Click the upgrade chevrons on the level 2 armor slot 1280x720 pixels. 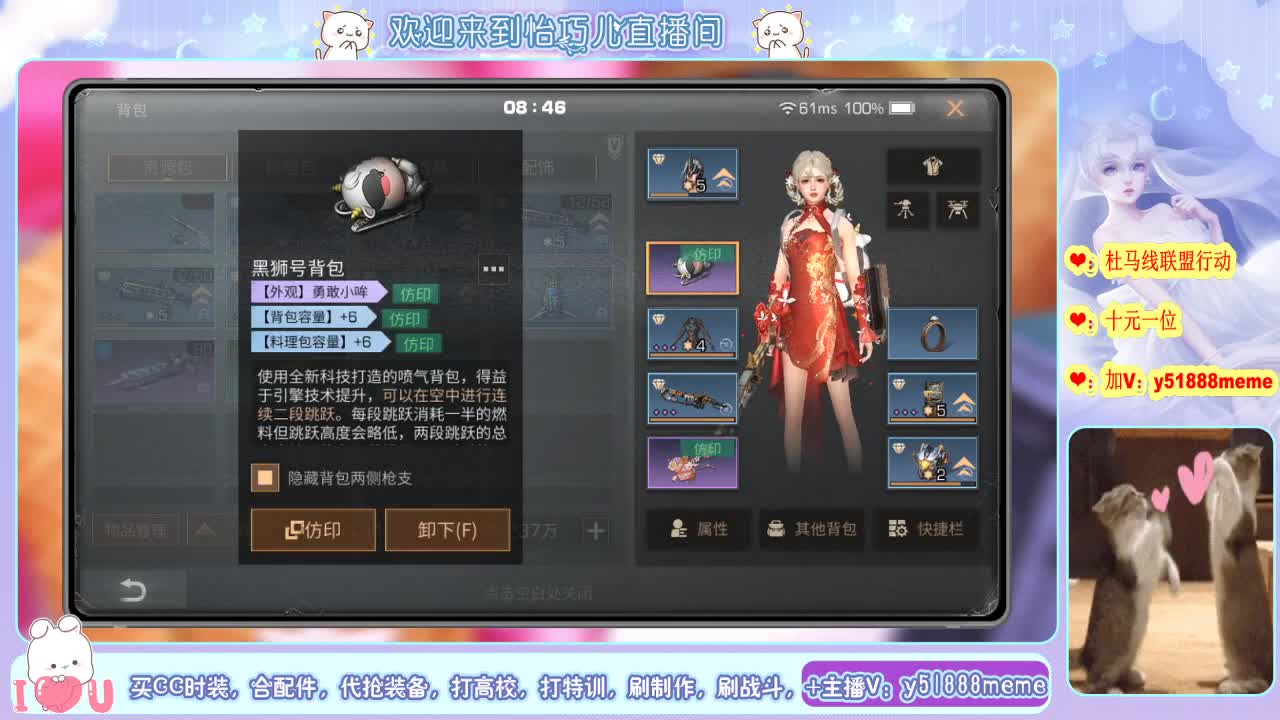pyautogui.click(x=963, y=463)
